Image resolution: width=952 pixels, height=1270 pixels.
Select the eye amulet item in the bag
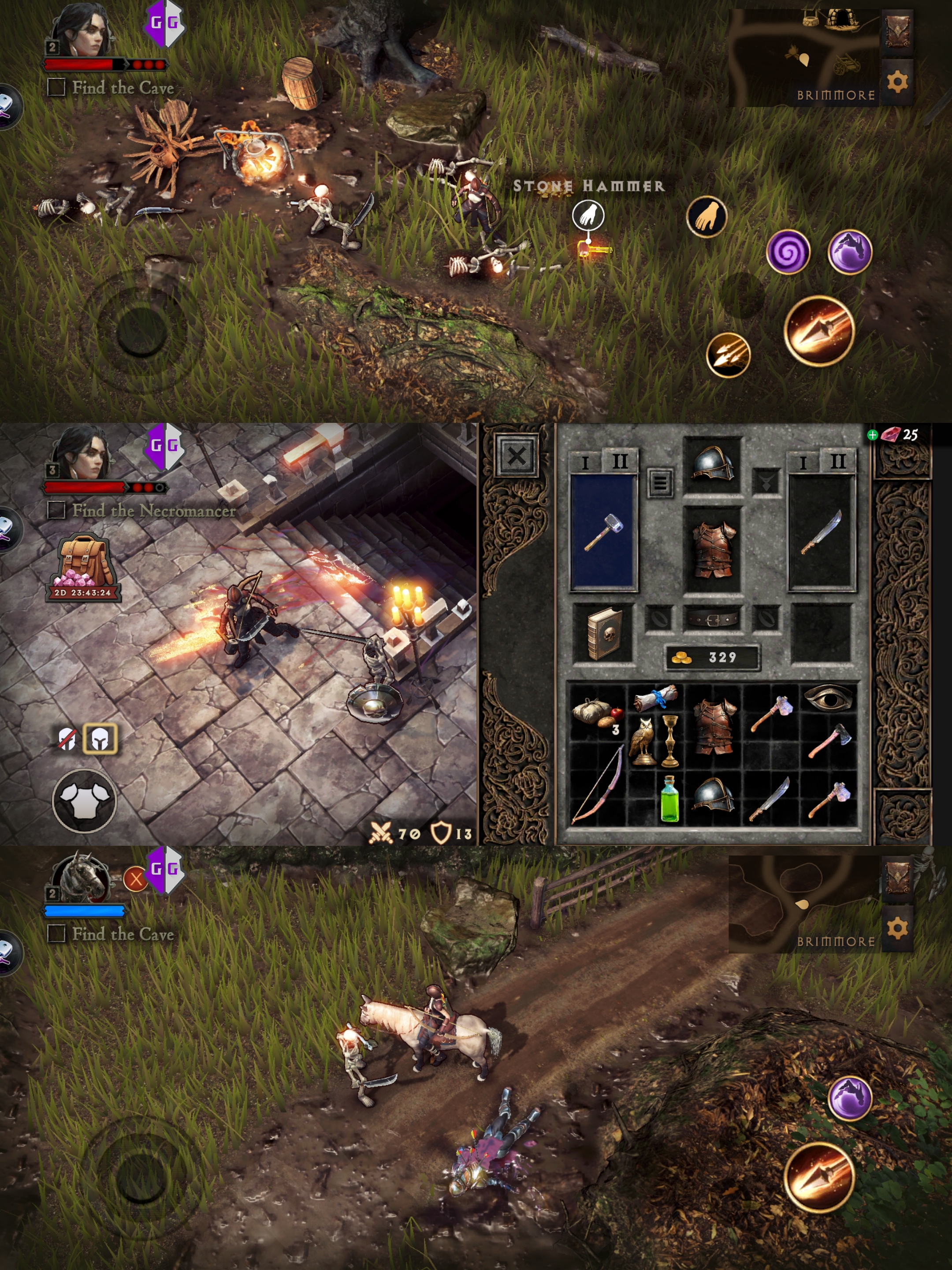pos(828,698)
